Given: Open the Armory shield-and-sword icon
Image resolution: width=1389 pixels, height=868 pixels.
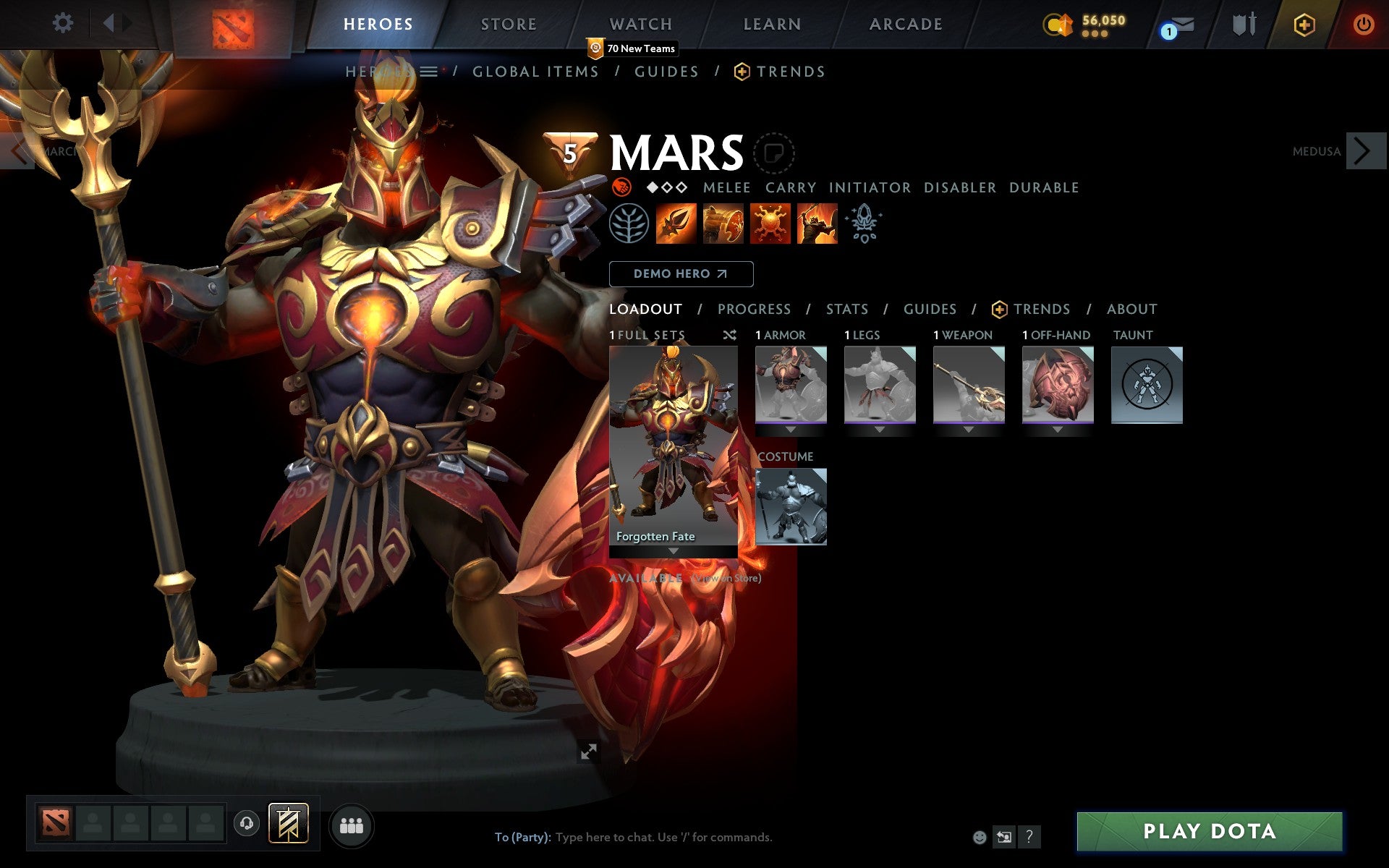Looking at the screenshot, I should coord(1243,24).
